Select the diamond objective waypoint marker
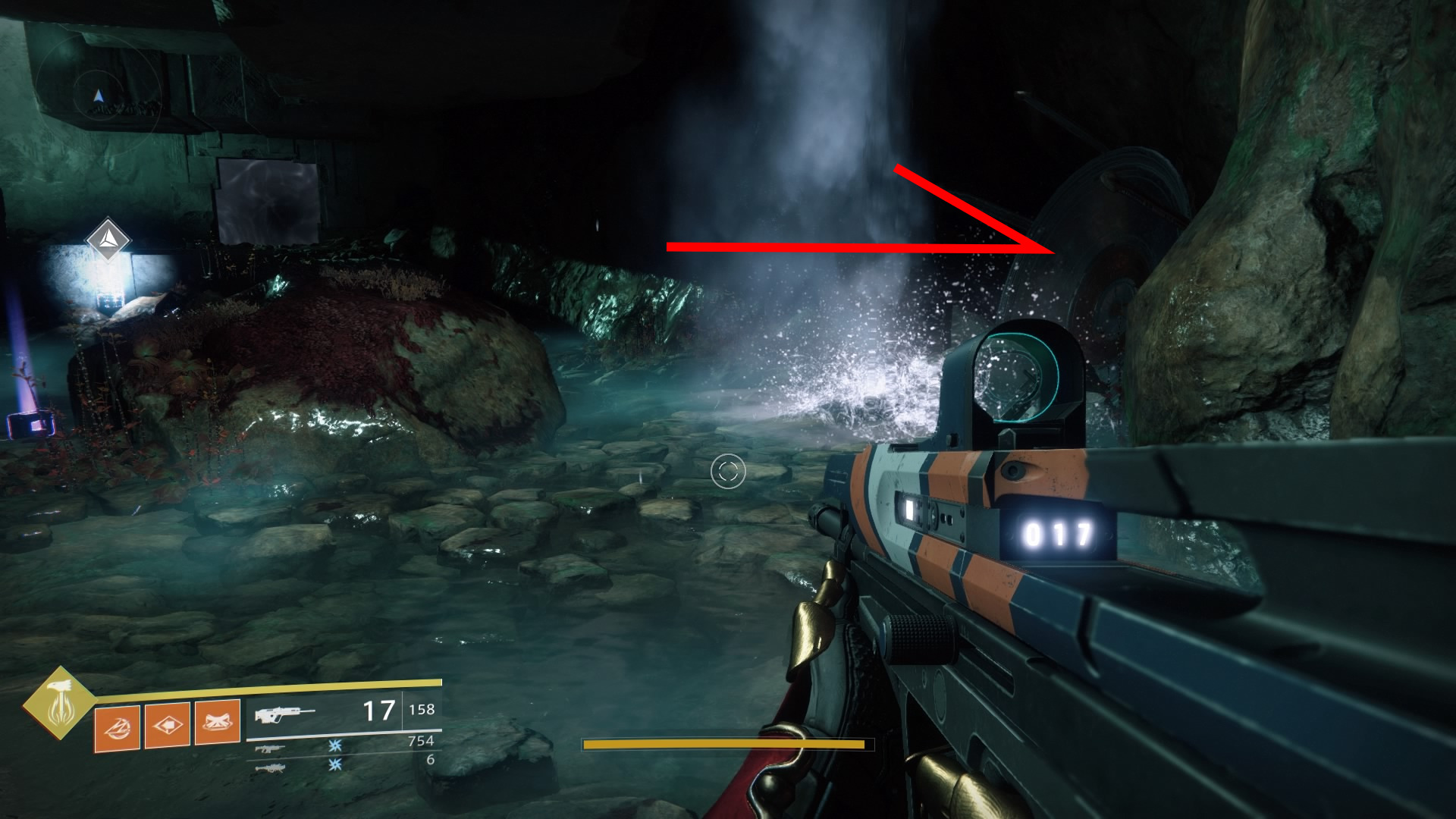1456x819 pixels. pyautogui.click(x=108, y=239)
